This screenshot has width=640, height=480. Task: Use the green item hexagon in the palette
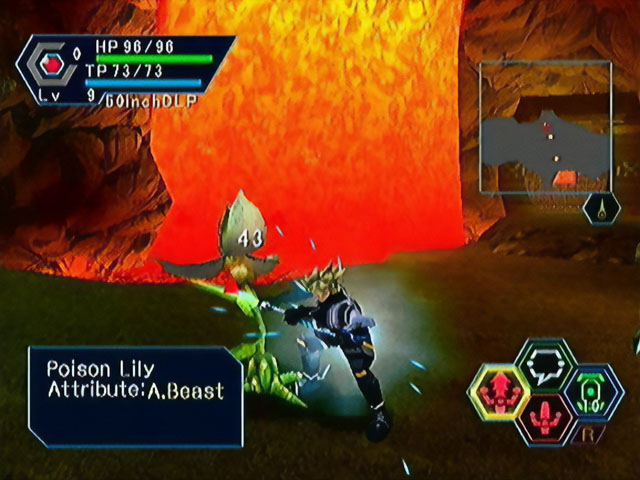(x=592, y=391)
